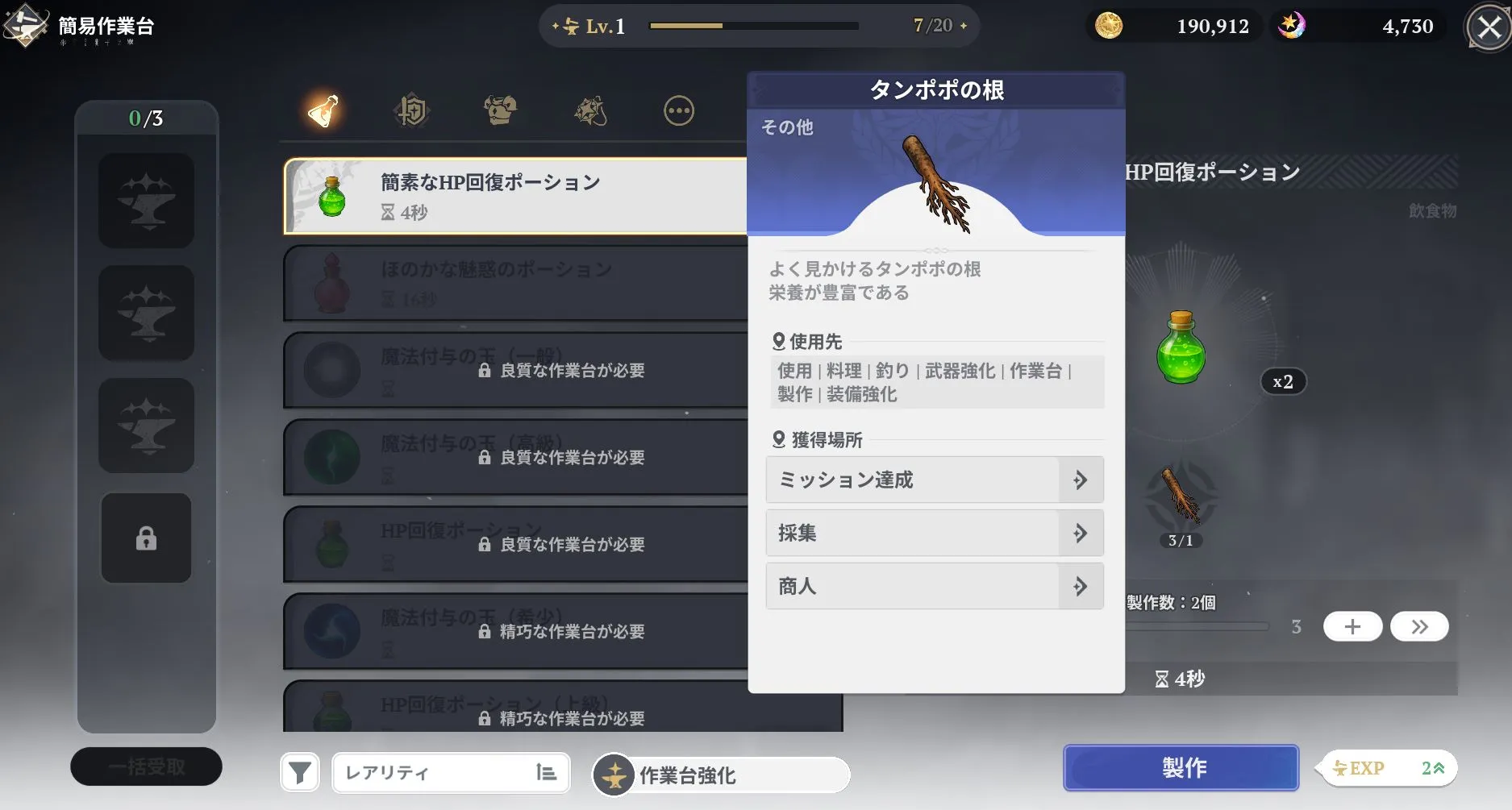Click the star currency icon
The width and height of the screenshot is (1512, 810).
(1293, 26)
